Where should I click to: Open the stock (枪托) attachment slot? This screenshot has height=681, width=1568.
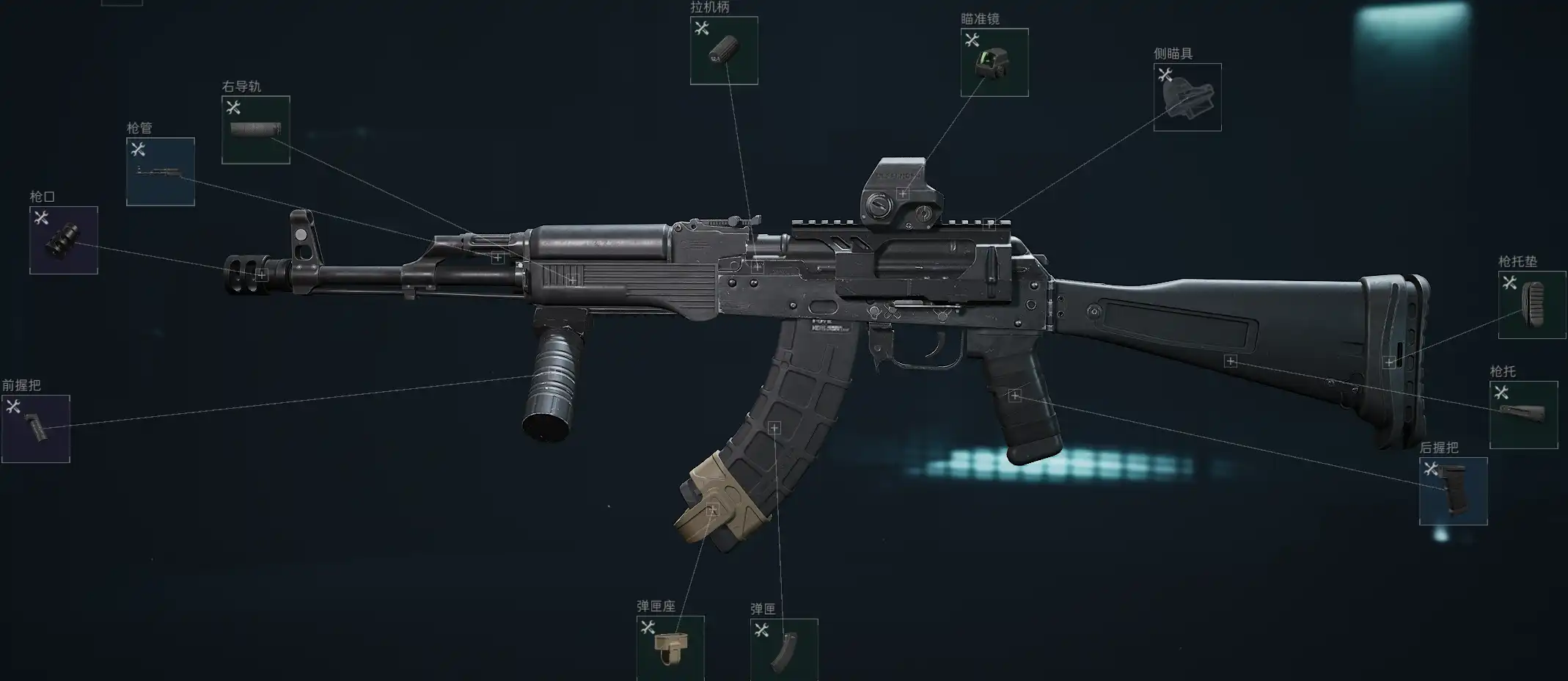[1524, 415]
